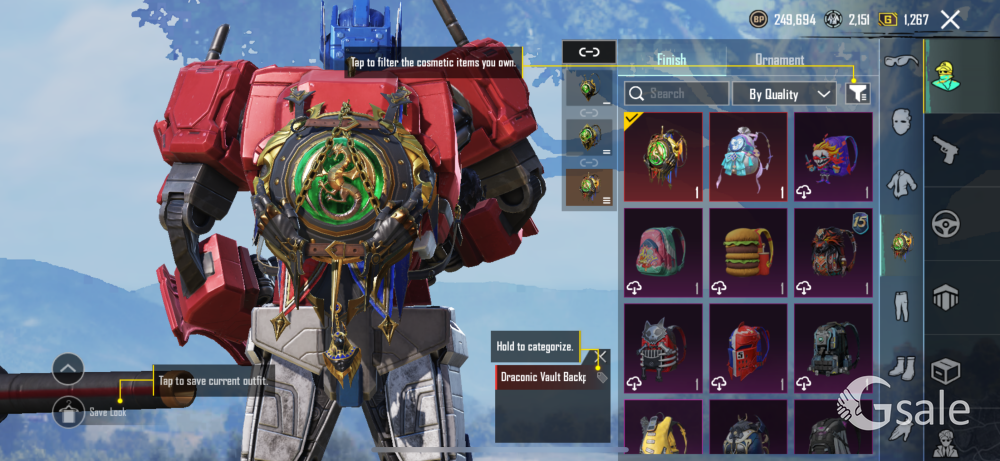This screenshot has width=1000, height=461.
Task: Save the current outfit with Save Look
Action: (69, 411)
